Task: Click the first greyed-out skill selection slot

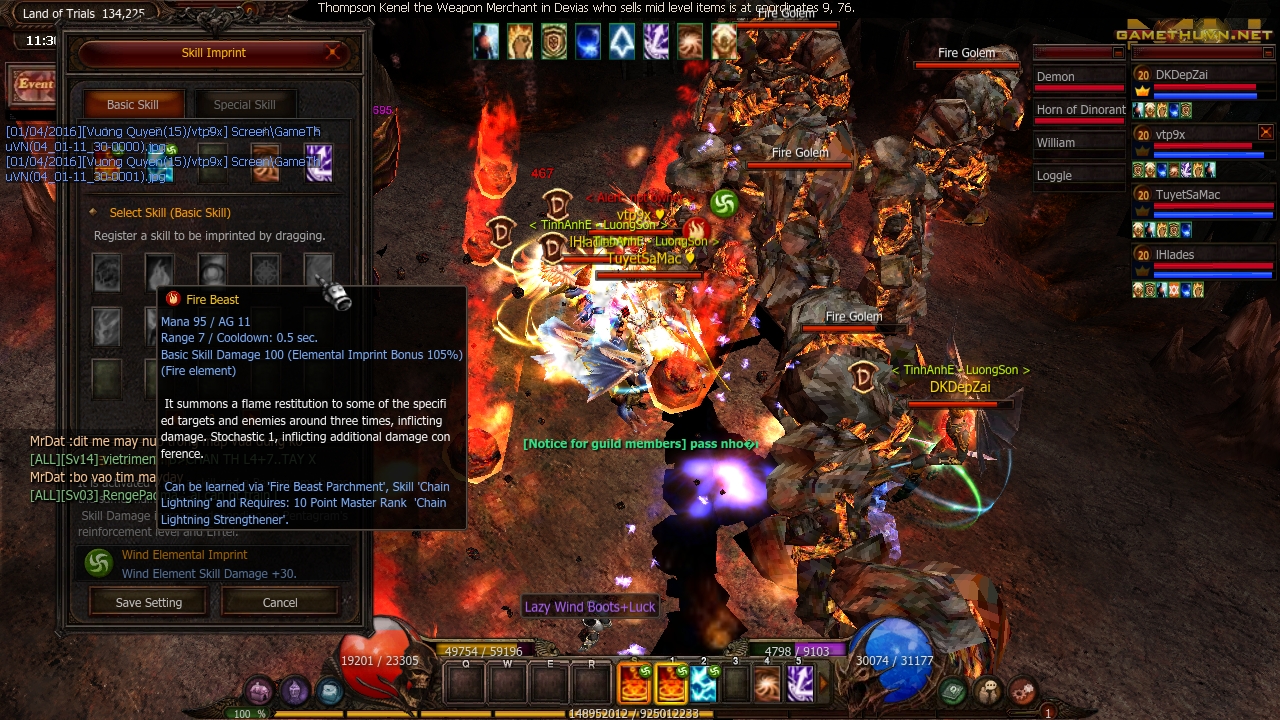Action: [107, 271]
